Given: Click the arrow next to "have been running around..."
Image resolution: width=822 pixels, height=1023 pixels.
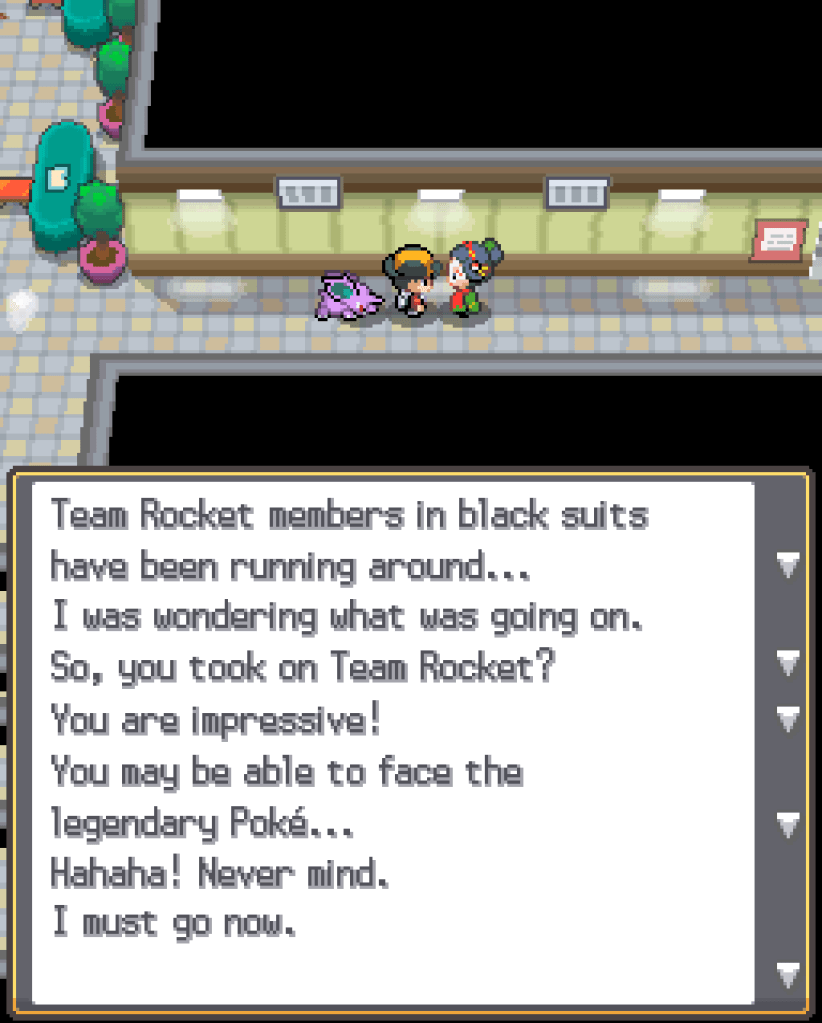Looking at the screenshot, I should [788, 566].
